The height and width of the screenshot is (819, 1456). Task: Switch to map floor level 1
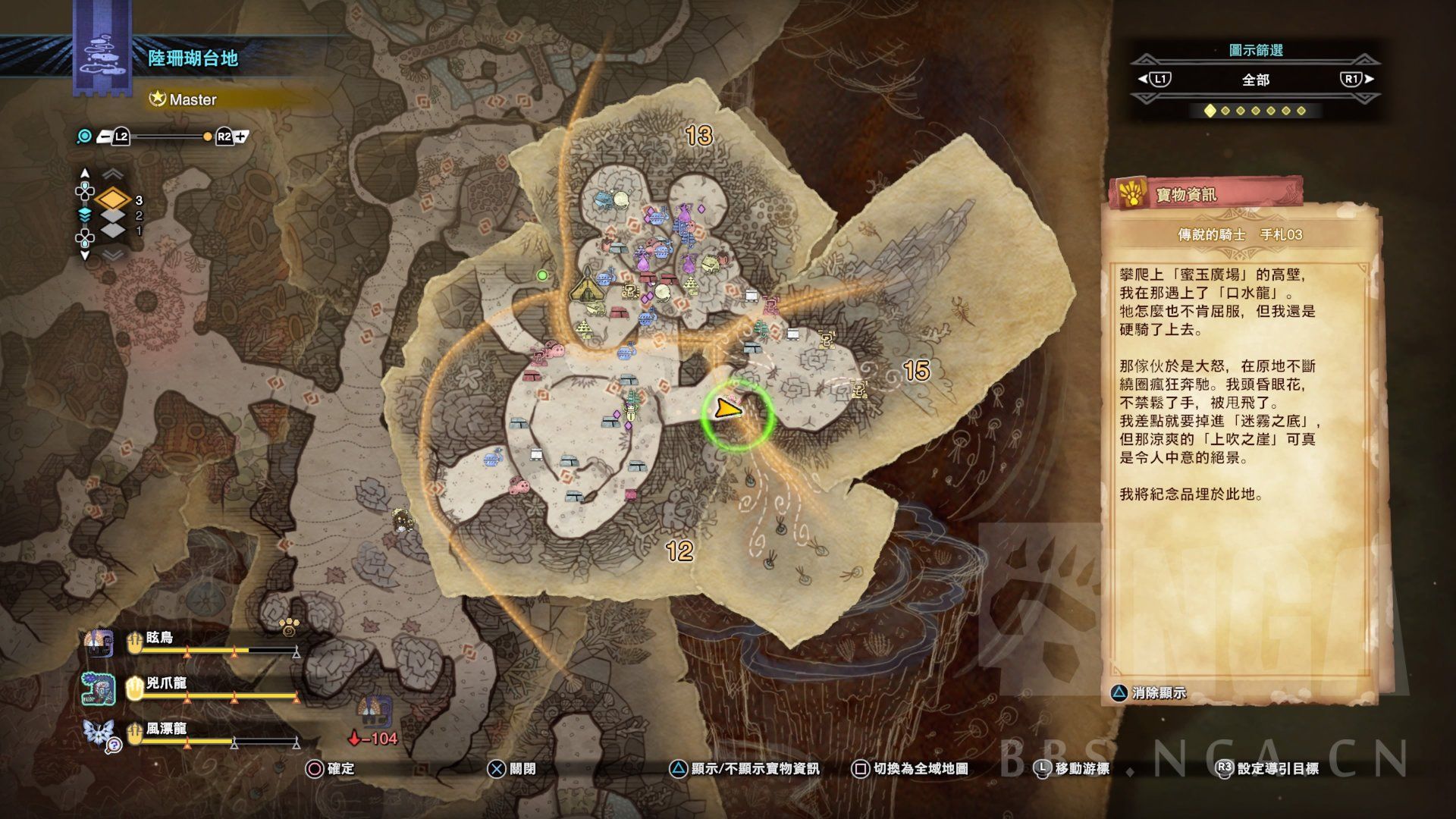click(113, 231)
